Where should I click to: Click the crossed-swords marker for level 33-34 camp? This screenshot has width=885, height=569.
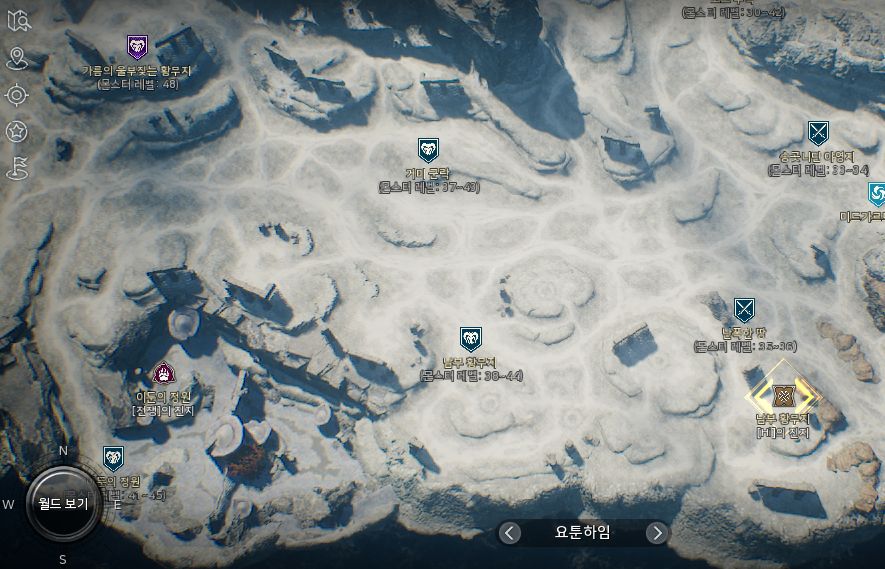[x=818, y=133]
